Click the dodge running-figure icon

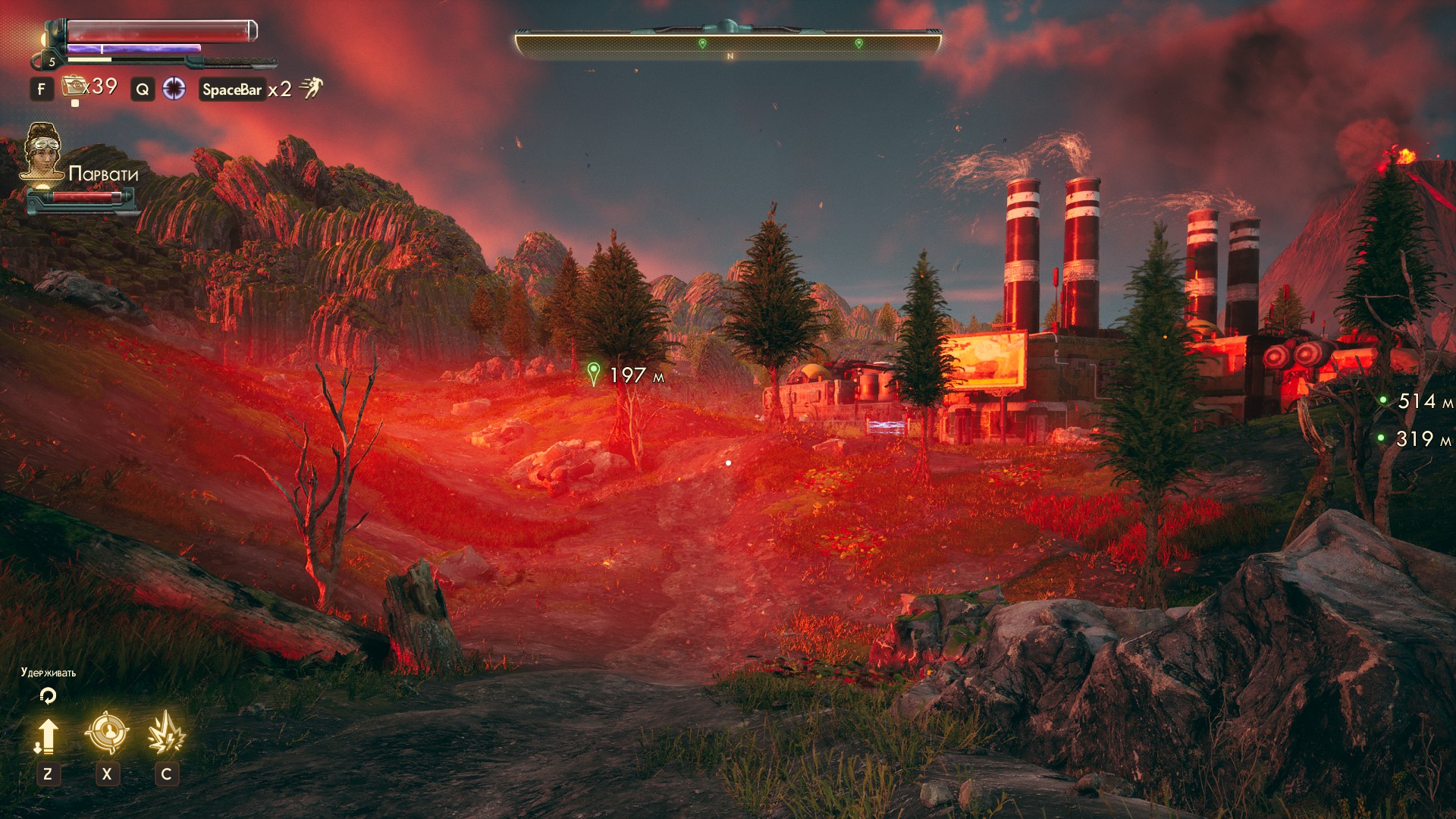click(x=311, y=88)
